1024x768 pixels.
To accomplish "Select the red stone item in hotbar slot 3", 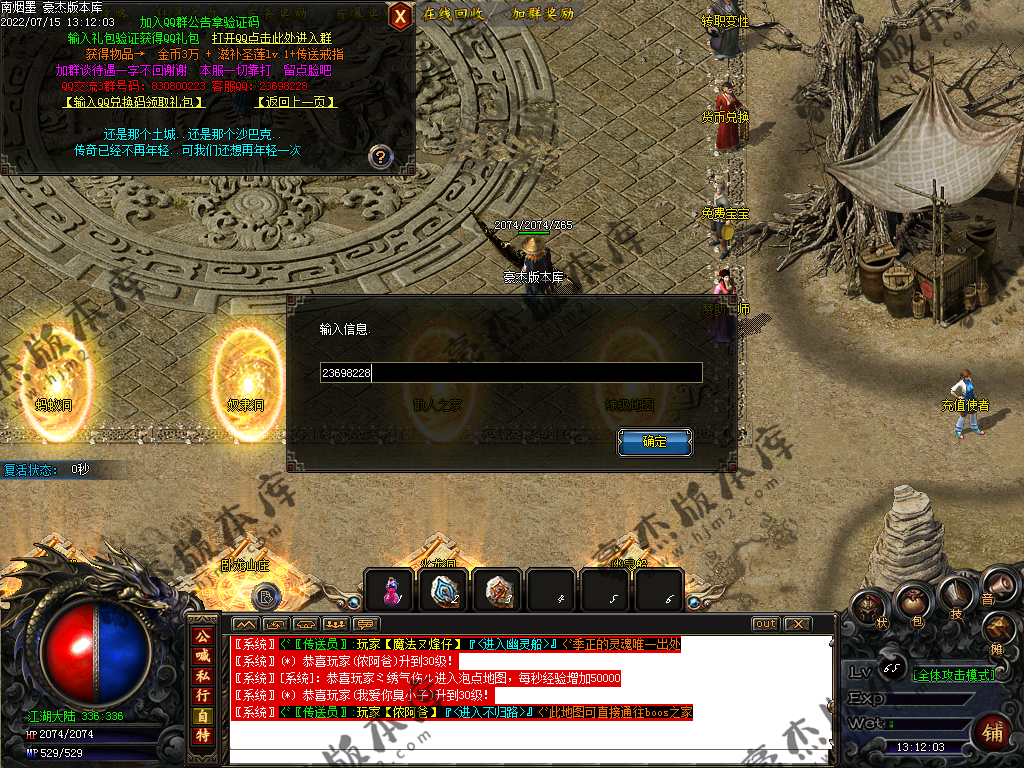I will point(497,591).
